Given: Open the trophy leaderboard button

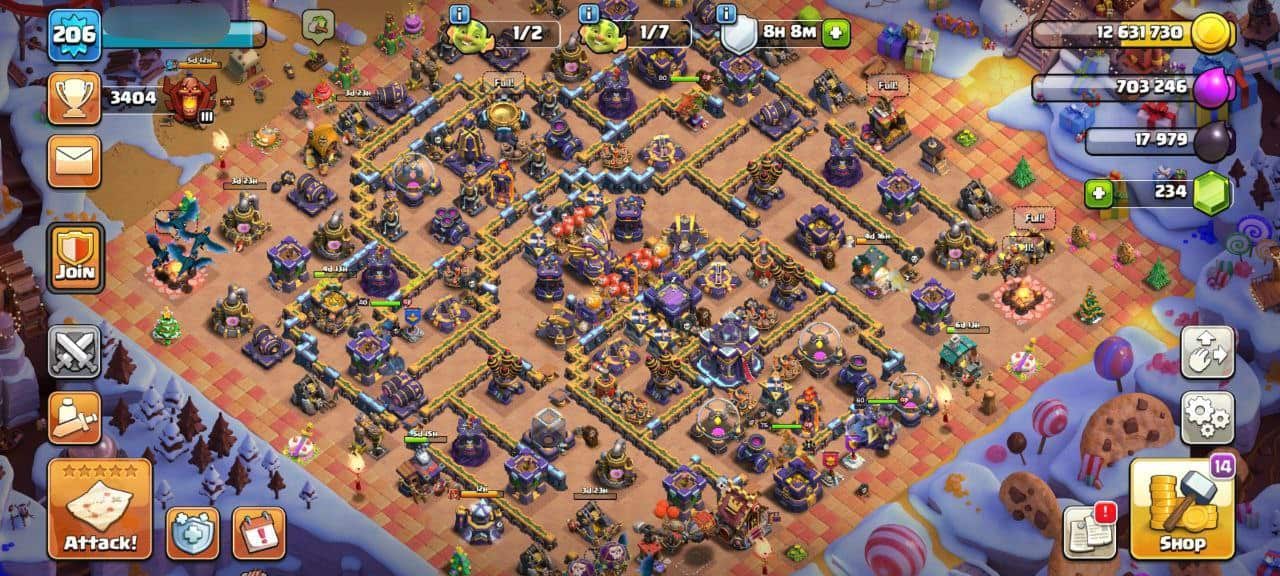Looking at the screenshot, I should (x=74, y=98).
